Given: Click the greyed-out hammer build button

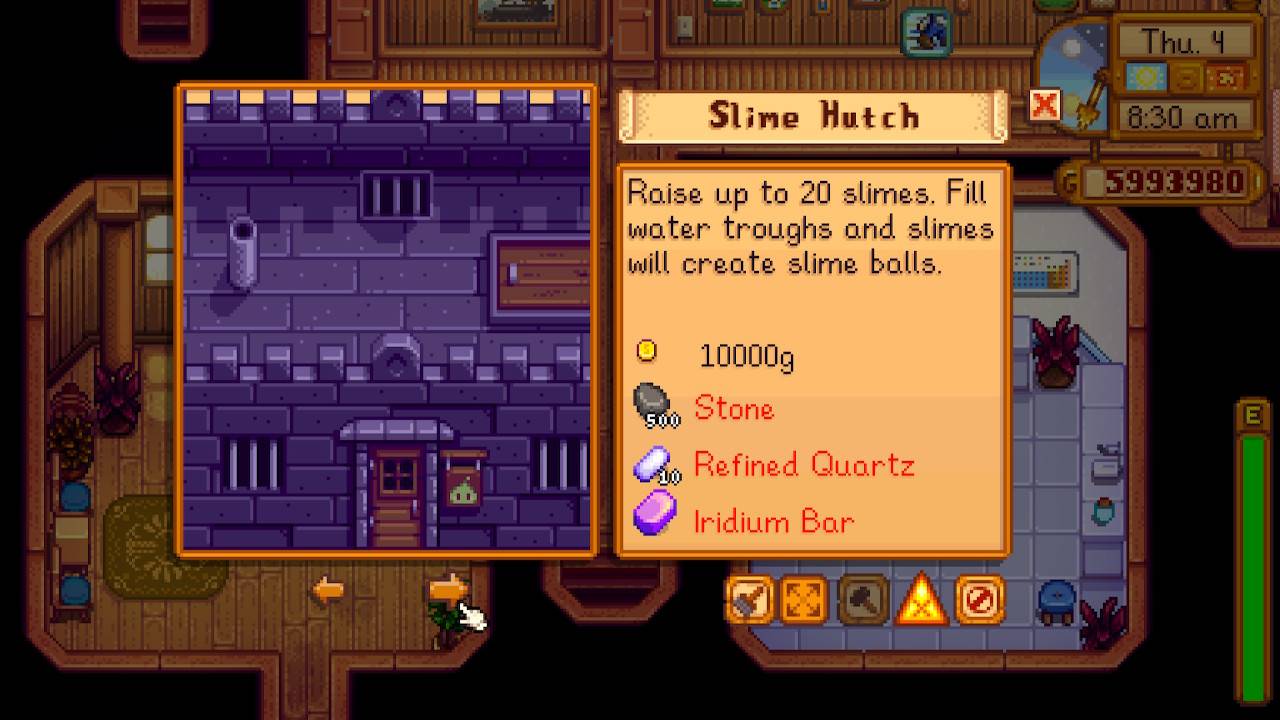Looking at the screenshot, I should [x=863, y=599].
